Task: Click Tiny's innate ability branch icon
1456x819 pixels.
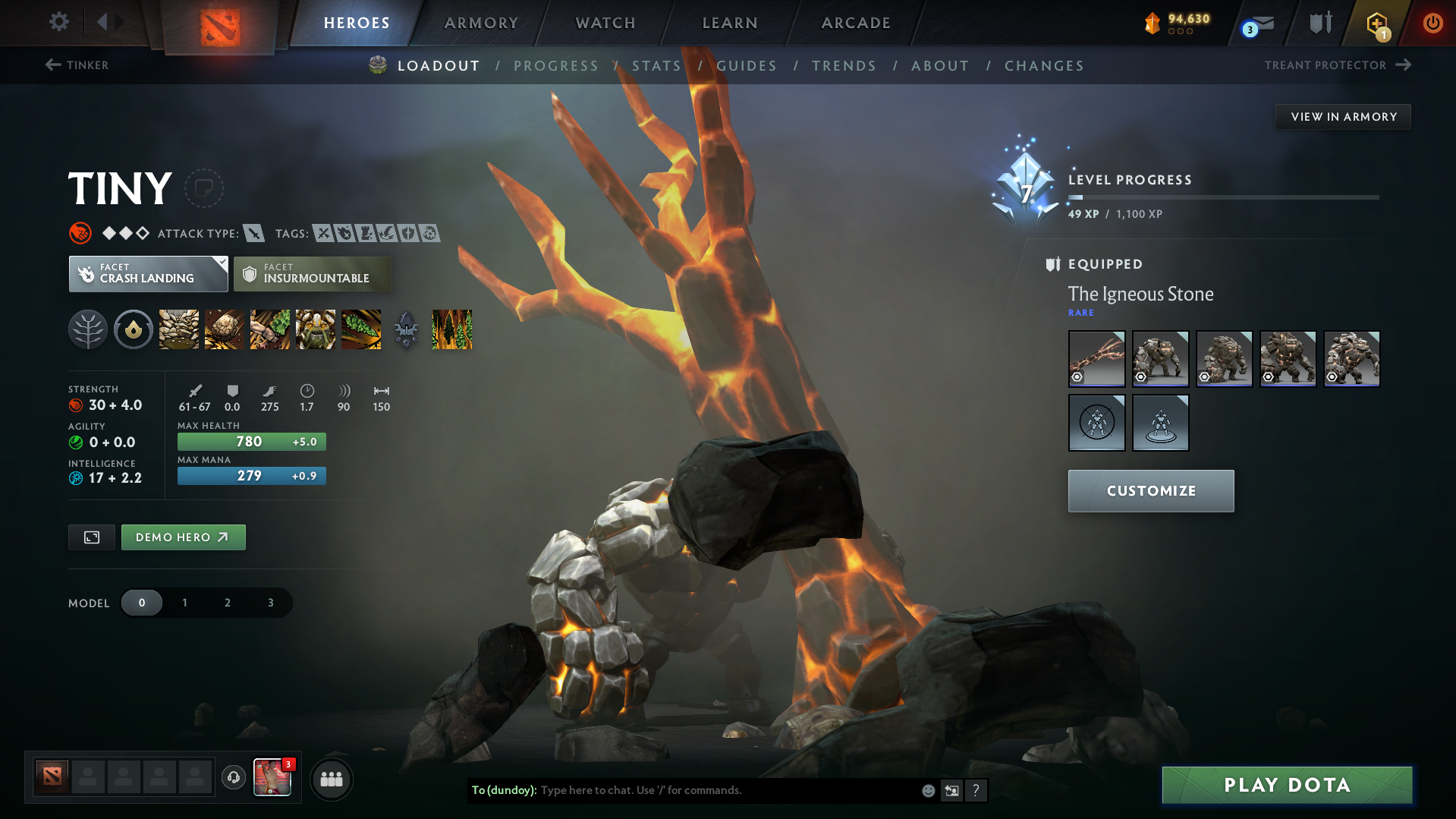Action: click(x=88, y=329)
